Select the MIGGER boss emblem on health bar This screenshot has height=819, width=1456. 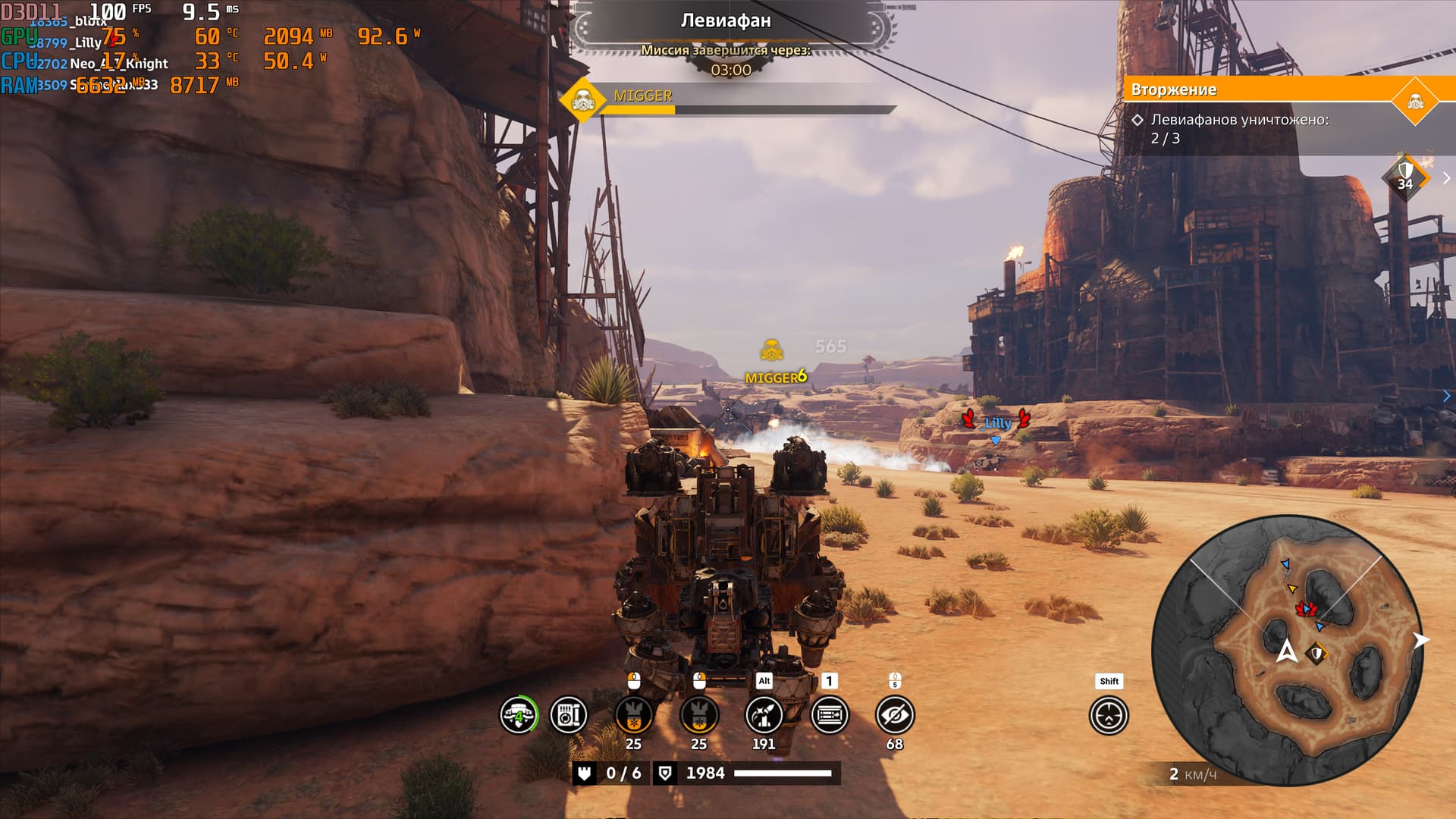coord(582,100)
